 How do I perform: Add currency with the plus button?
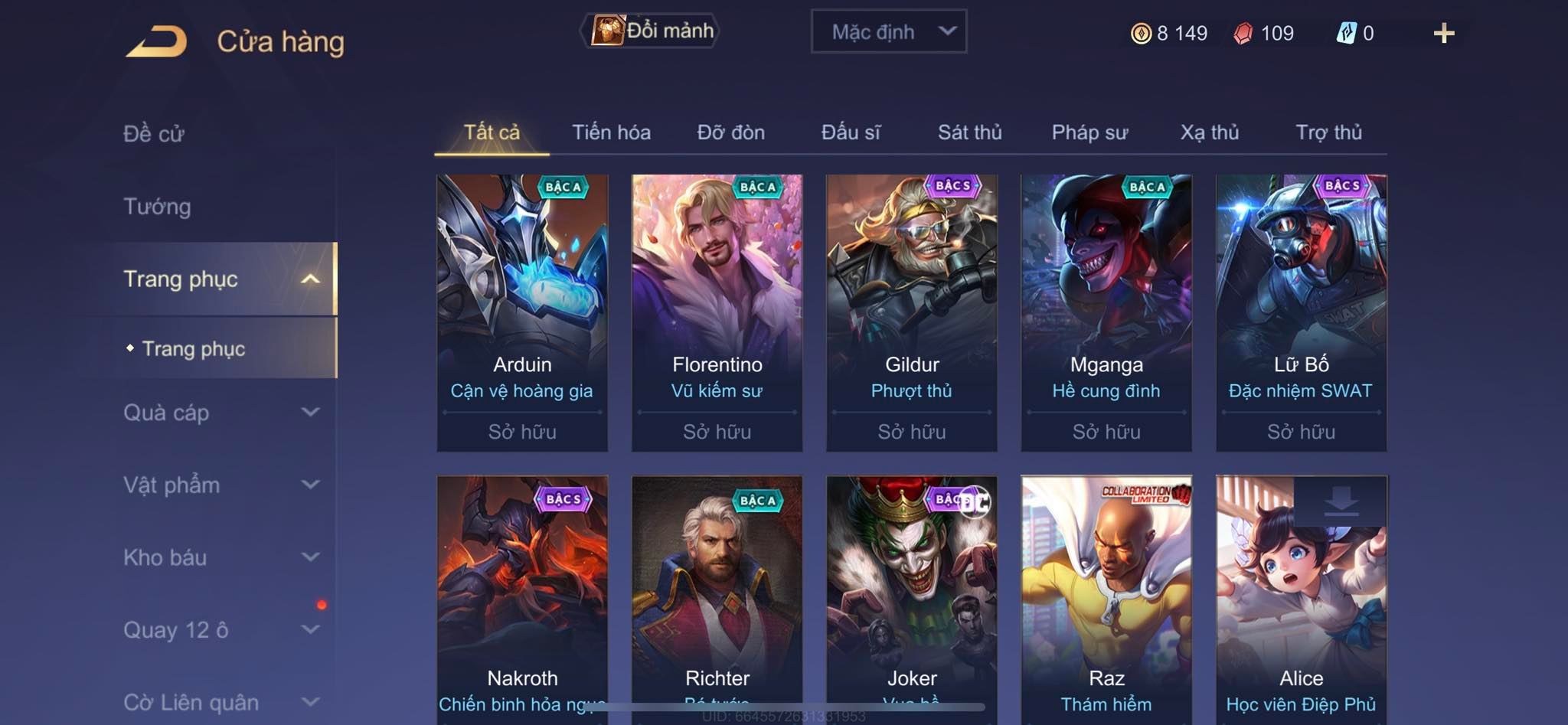click(1443, 34)
